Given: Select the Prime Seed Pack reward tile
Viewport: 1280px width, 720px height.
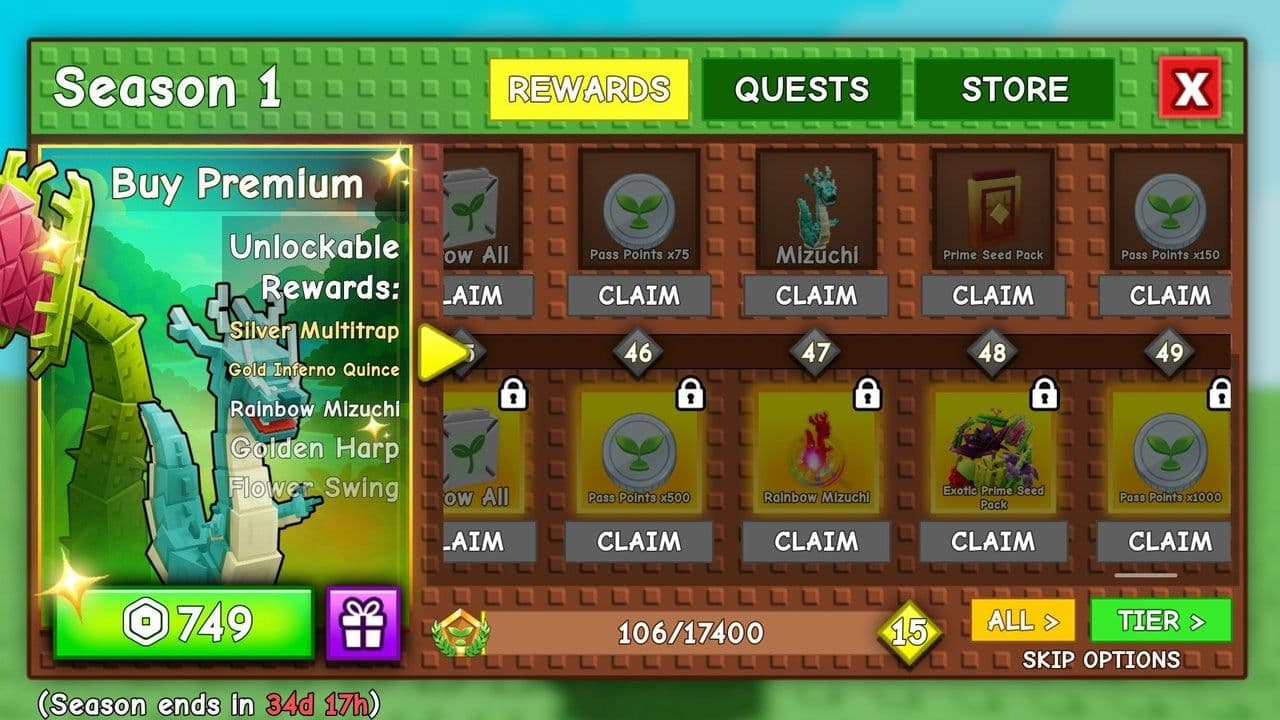Looking at the screenshot, I should [993, 209].
